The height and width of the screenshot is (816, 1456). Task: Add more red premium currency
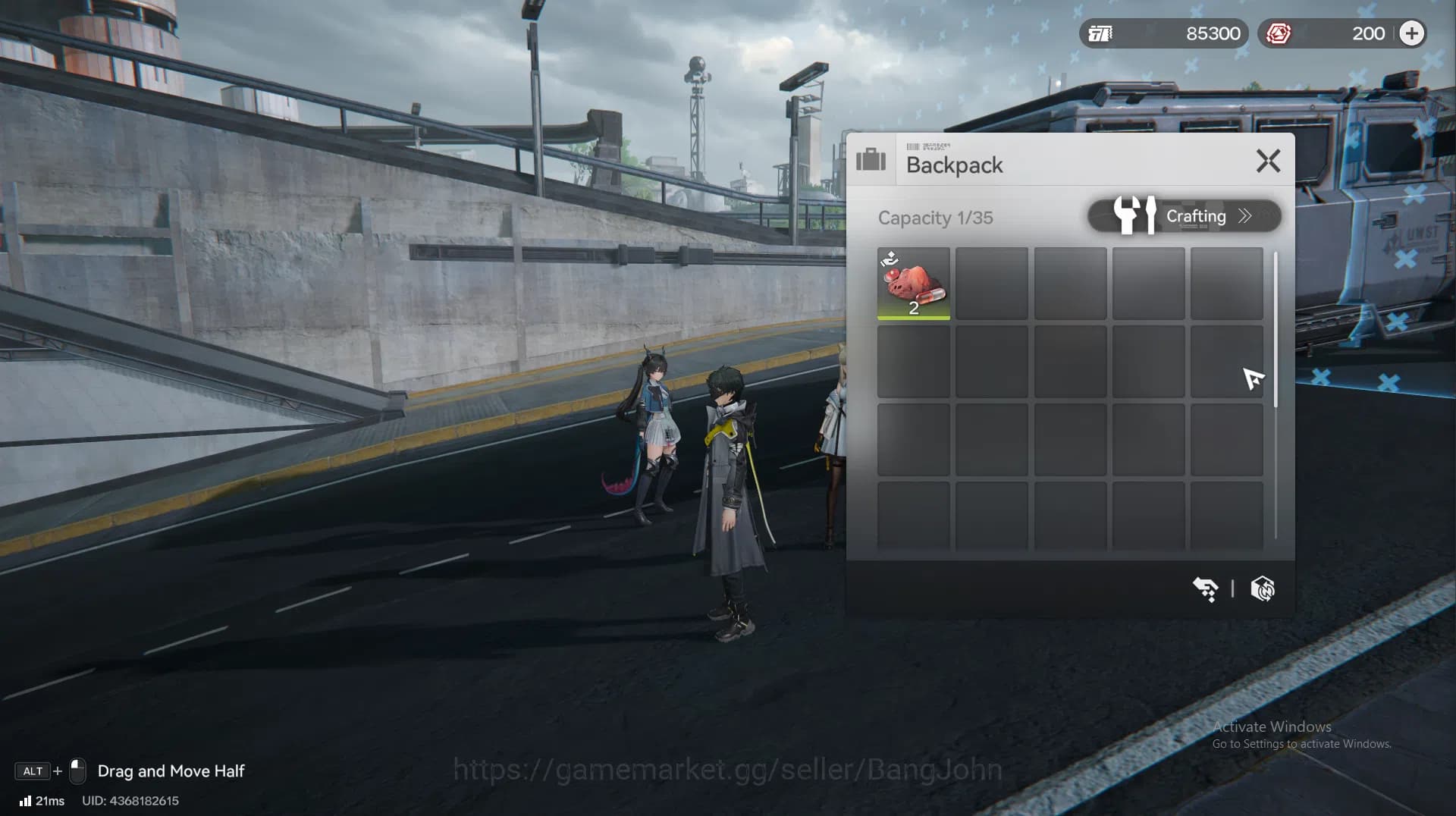point(1411,33)
